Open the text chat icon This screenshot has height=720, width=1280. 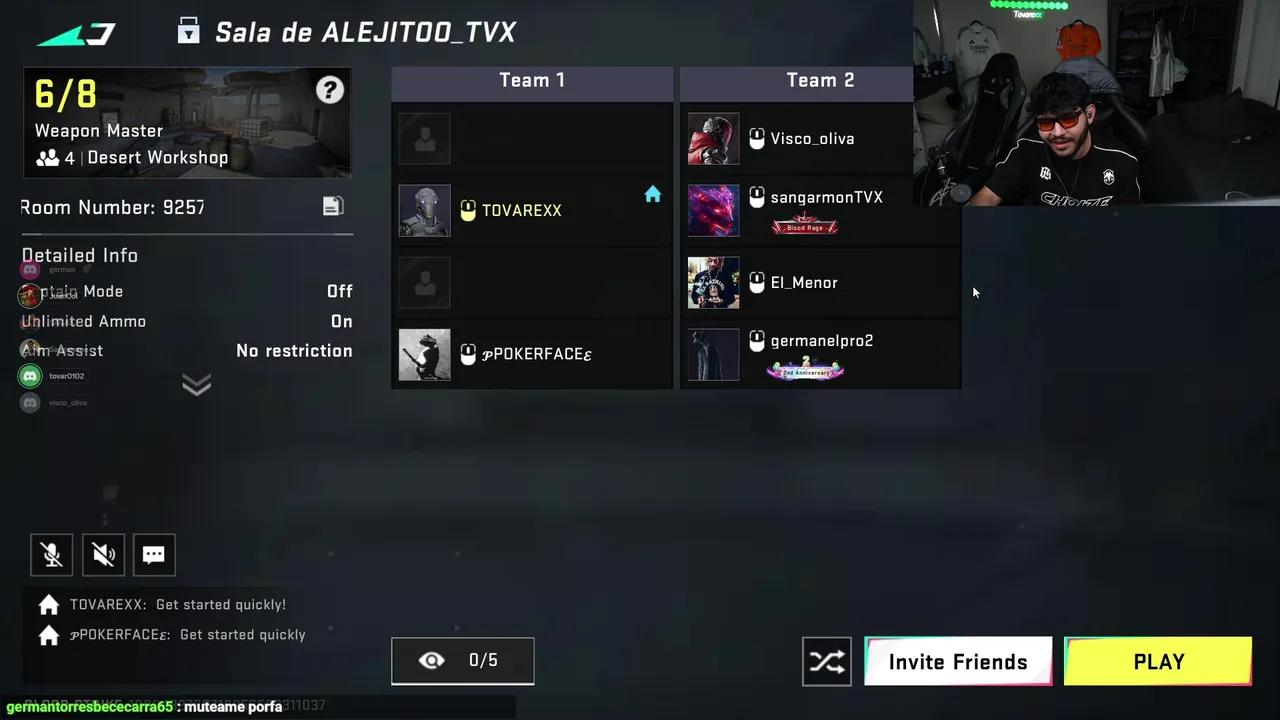(x=153, y=555)
